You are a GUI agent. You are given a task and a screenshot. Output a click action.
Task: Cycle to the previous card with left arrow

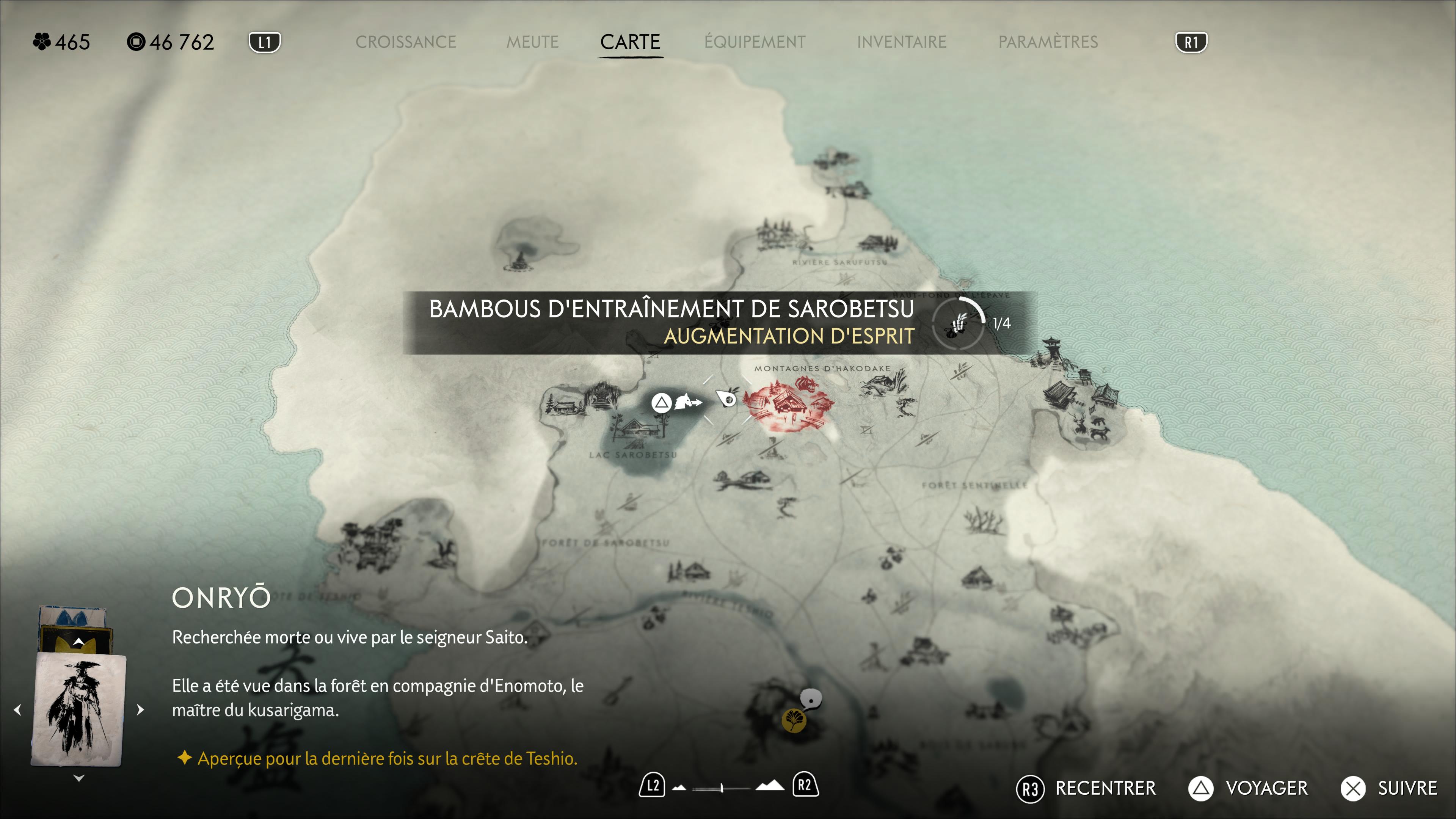tap(18, 709)
